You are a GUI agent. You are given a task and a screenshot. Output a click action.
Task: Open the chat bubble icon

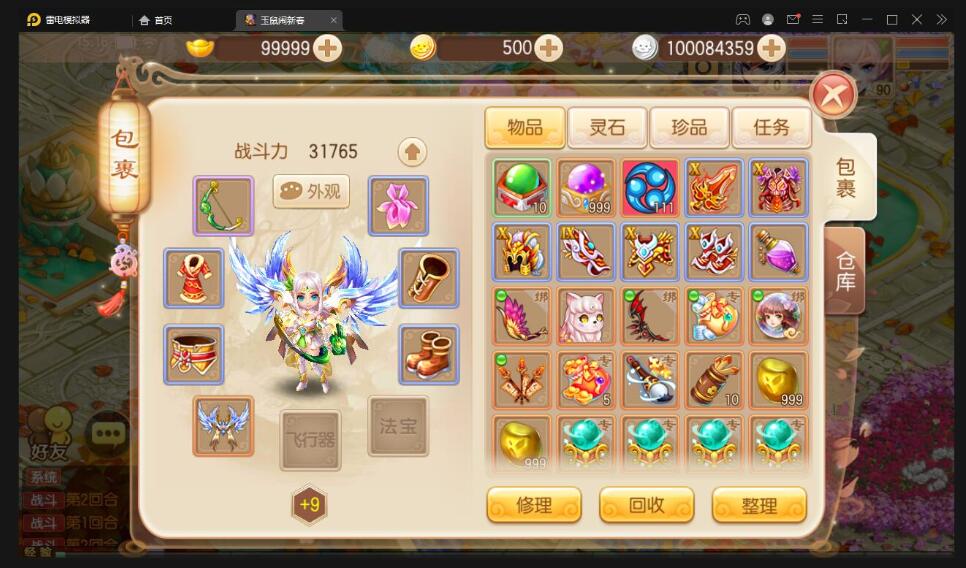(108, 433)
